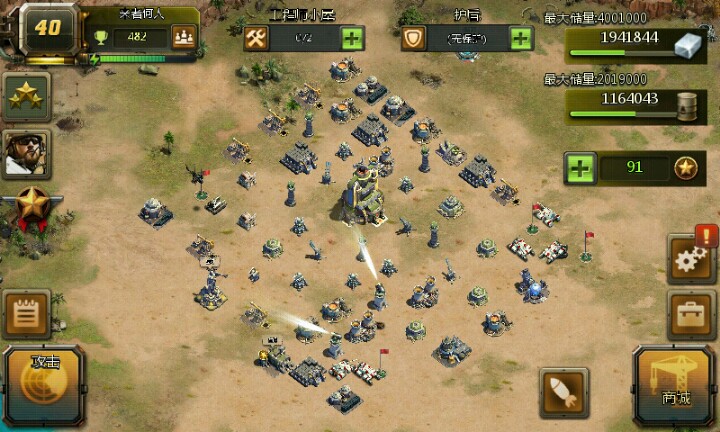Tap the commander portrait button
Screen dimensions: 720x432
(x=26, y=153)
